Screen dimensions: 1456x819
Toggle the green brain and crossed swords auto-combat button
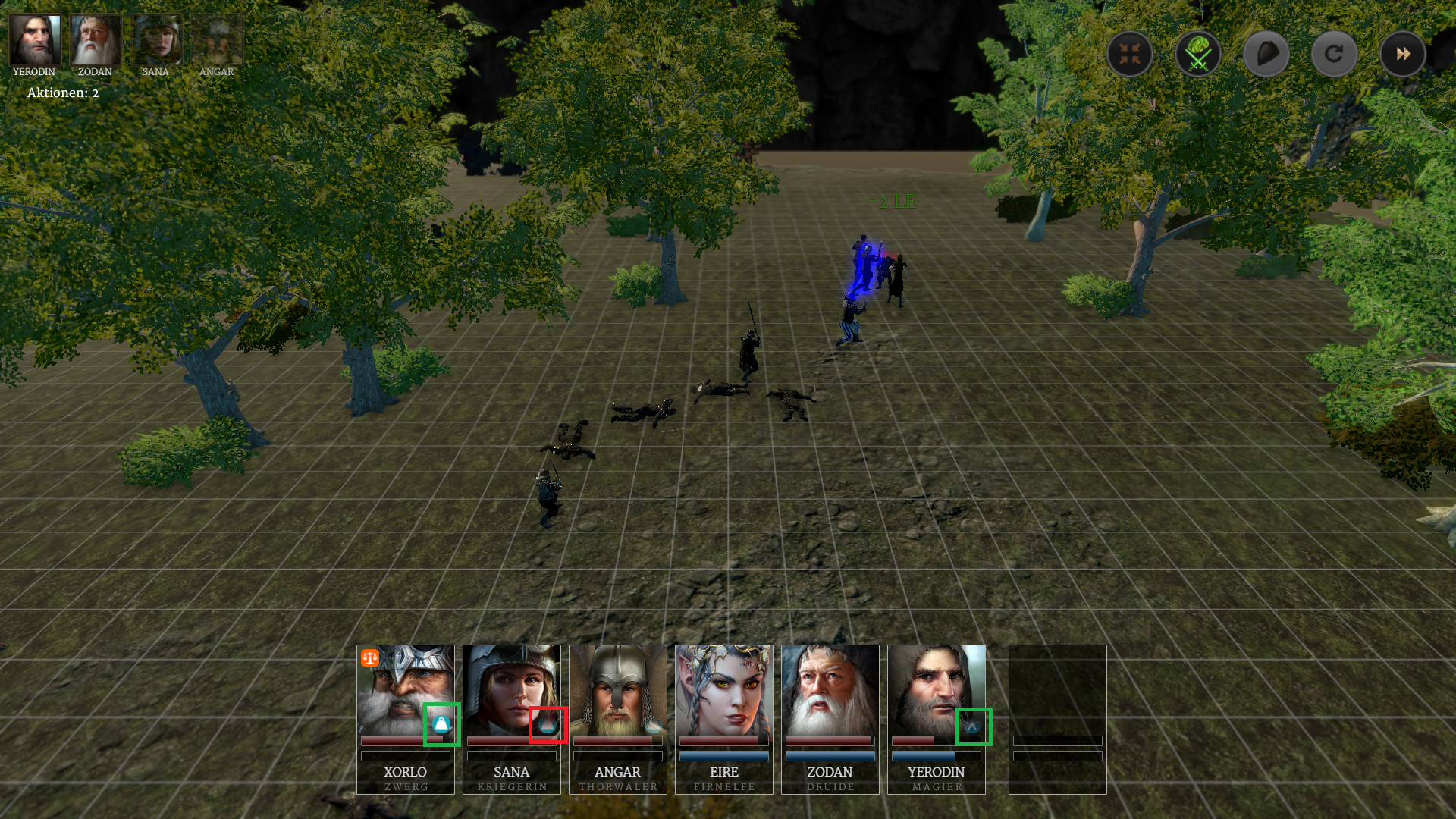1198,54
